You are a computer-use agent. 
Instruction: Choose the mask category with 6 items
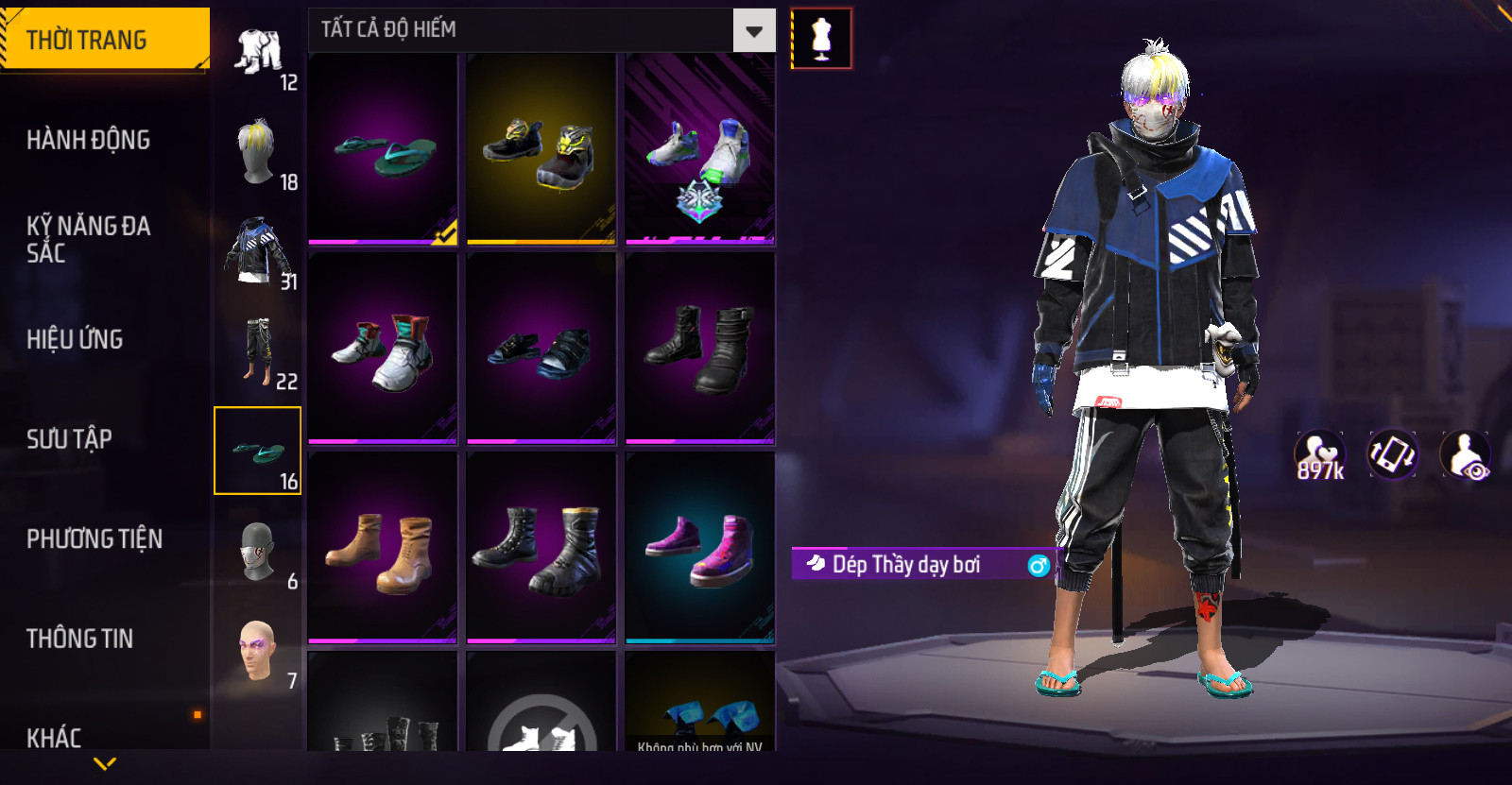(258, 553)
